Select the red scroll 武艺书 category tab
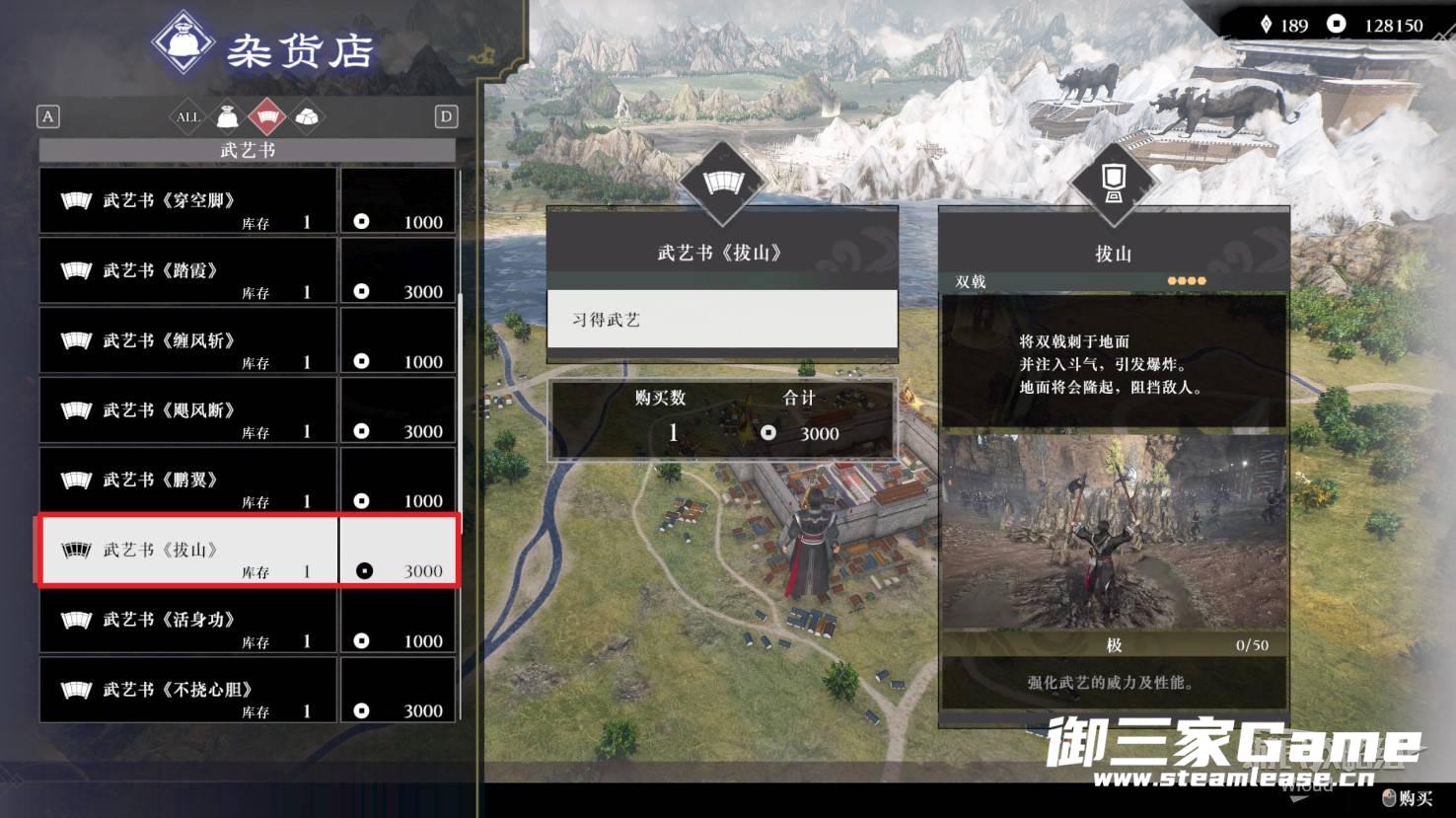Screen dimensions: 1456x818 (x=267, y=117)
